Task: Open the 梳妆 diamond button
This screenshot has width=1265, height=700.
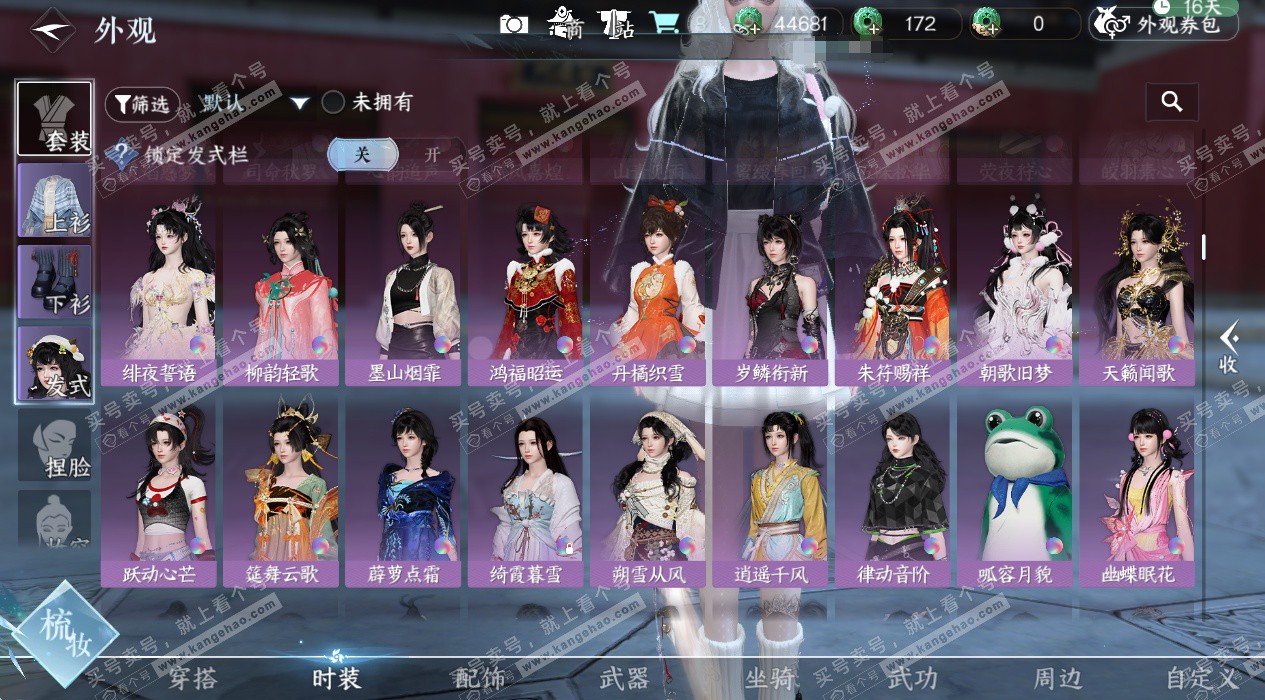Action: (x=65, y=632)
